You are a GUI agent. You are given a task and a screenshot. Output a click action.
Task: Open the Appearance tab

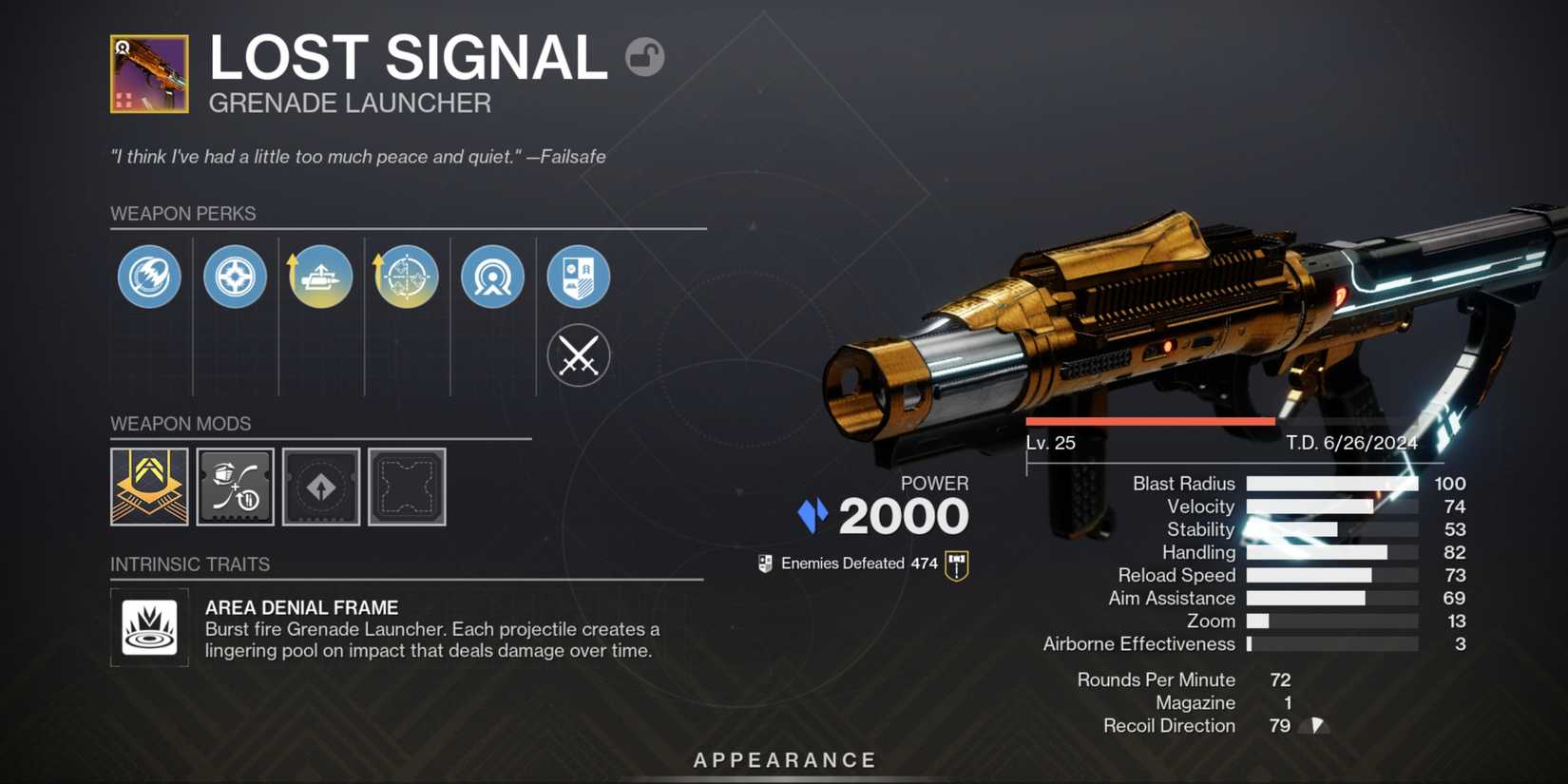pos(784,759)
